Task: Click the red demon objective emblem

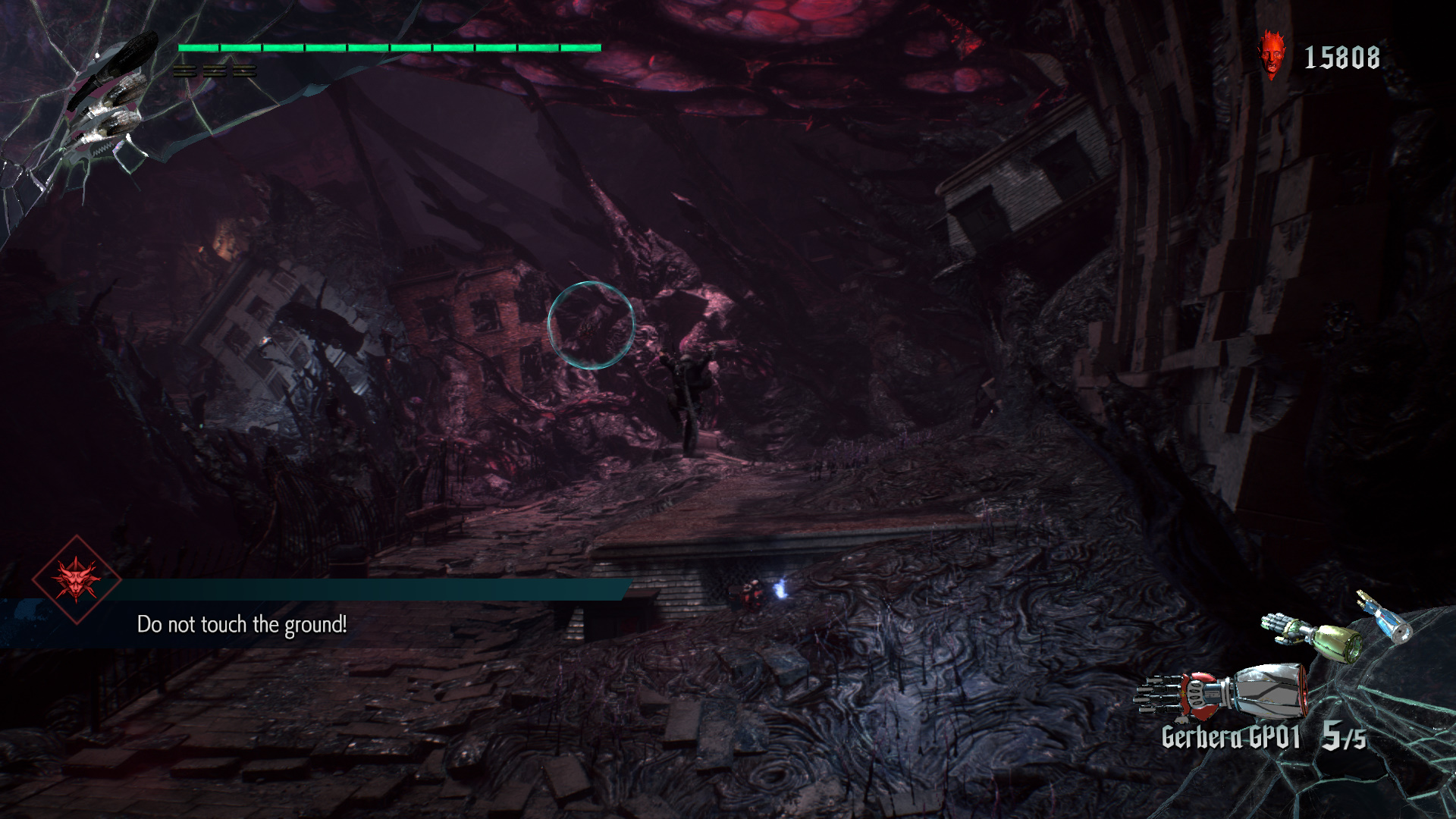Action: coord(77,580)
